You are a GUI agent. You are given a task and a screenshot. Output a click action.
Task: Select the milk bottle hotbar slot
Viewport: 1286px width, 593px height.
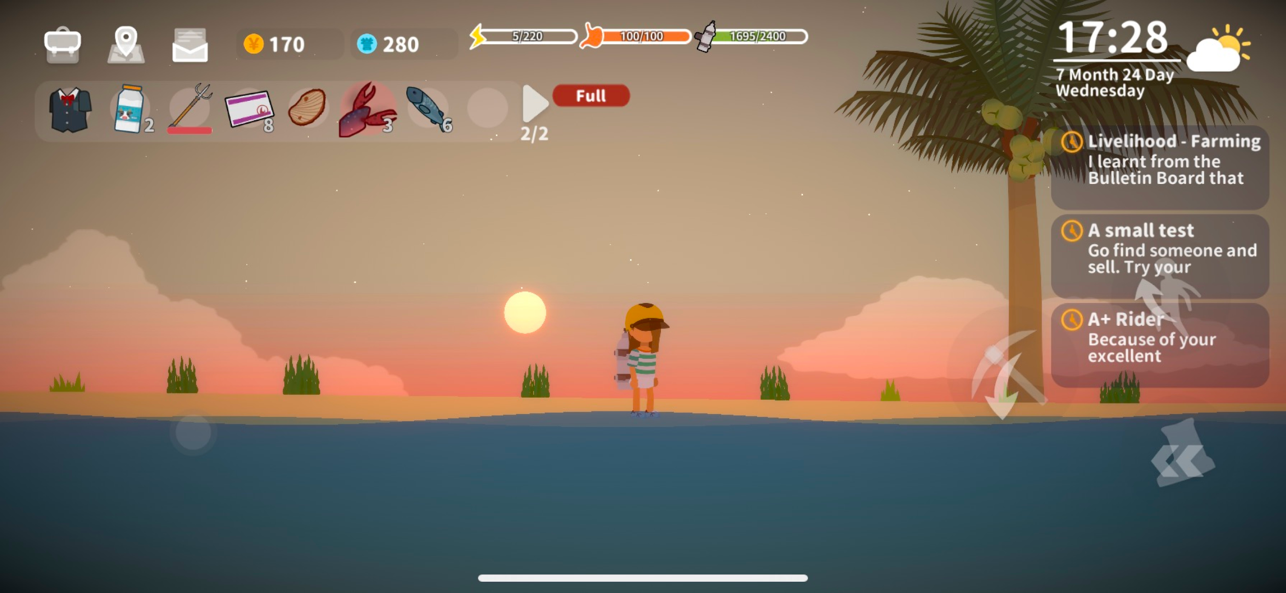[130, 109]
